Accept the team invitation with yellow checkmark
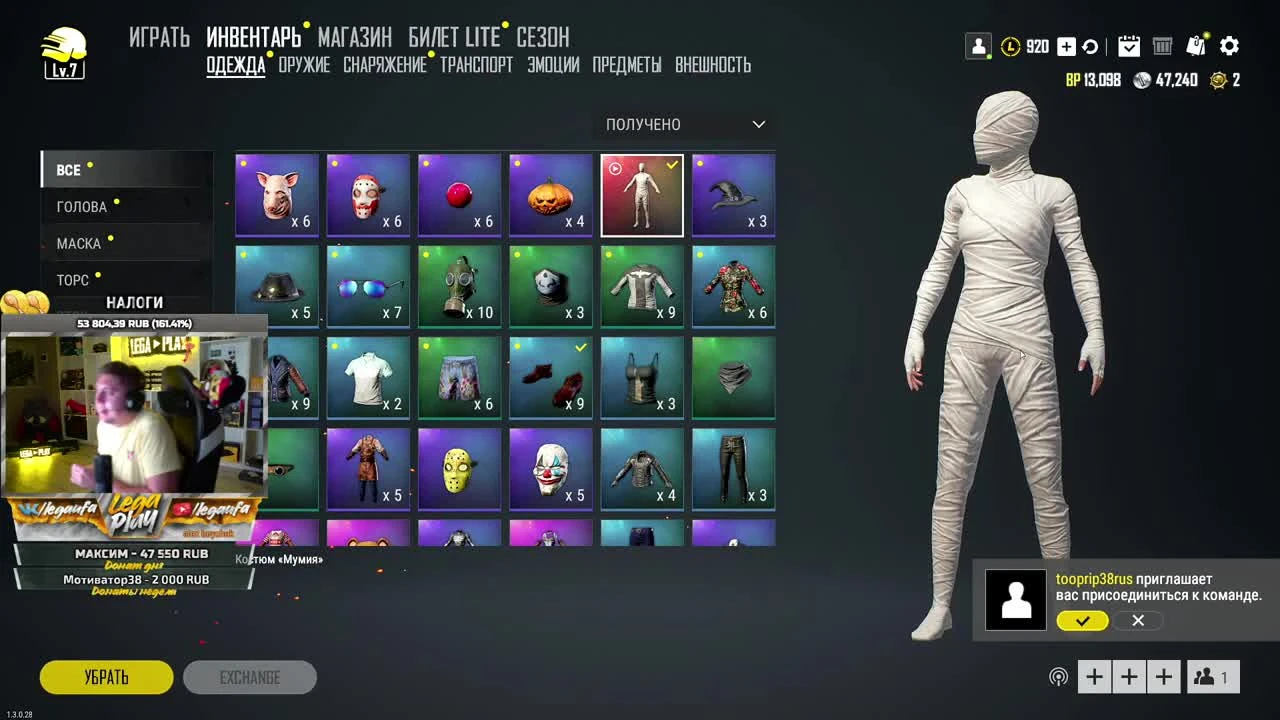The height and width of the screenshot is (720, 1280). click(x=1081, y=621)
